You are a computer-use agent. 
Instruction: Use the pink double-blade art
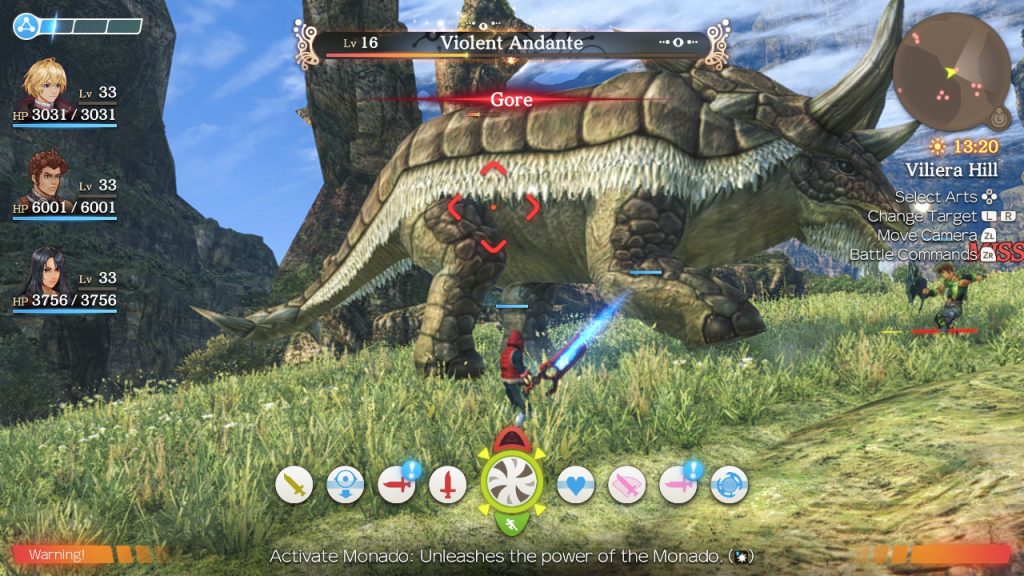pyautogui.click(x=627, y=486)
